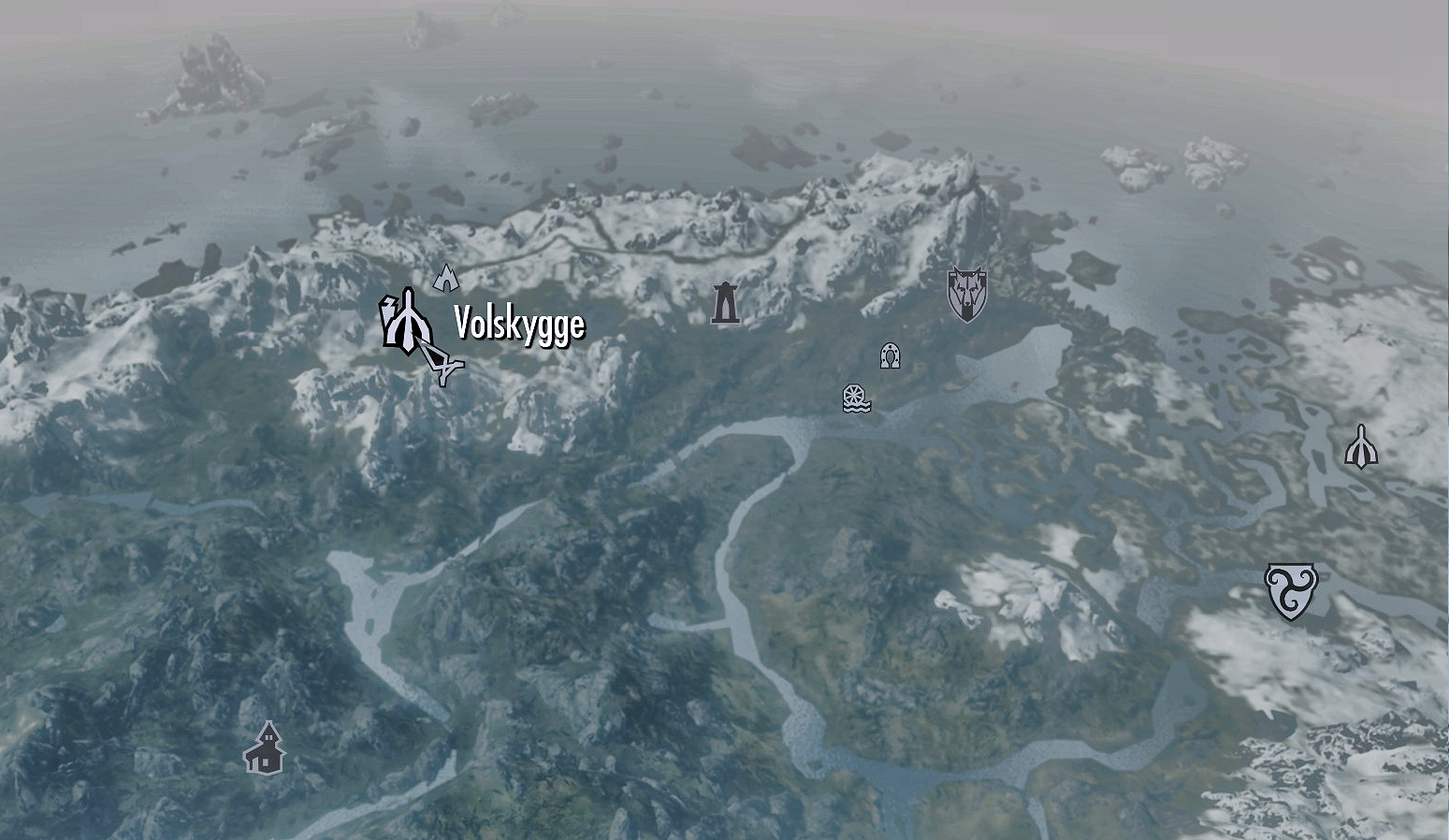Click the snowy mountain ridge north of Volskygge
This screenshot has height=840, width=1449.
(x=561, y=234)
